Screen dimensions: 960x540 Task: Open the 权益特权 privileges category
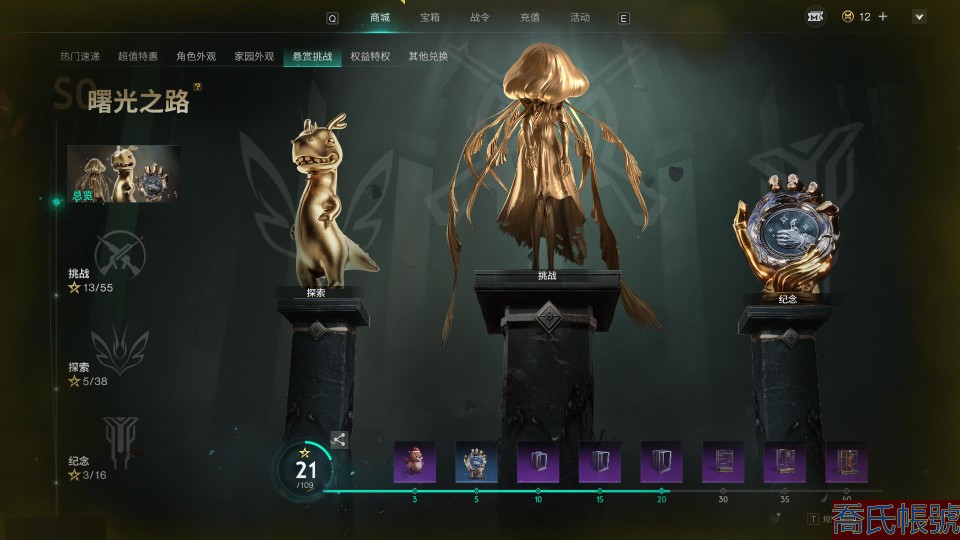click(370, 57)
